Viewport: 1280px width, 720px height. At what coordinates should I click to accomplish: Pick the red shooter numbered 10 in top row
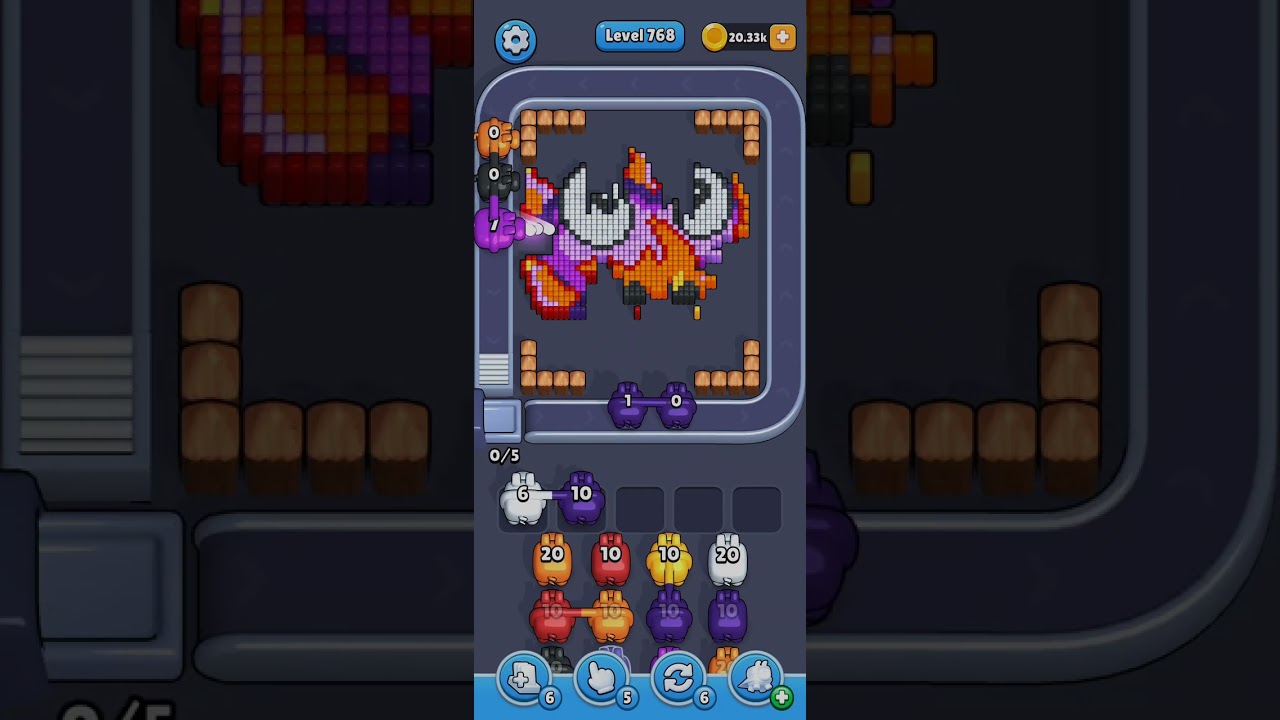(x=610, y=560)
